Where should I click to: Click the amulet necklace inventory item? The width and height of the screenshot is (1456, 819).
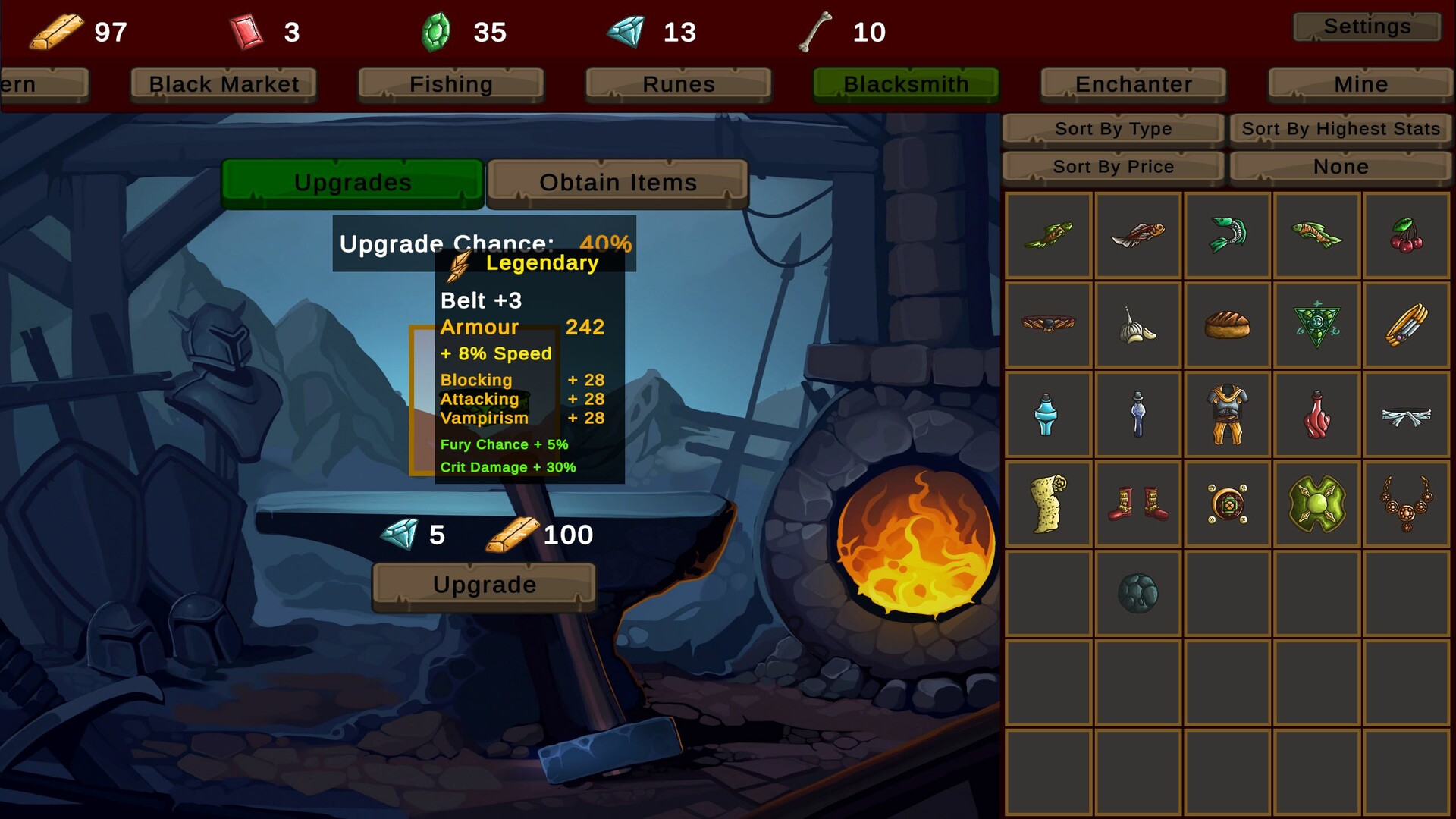point(1405,504)
